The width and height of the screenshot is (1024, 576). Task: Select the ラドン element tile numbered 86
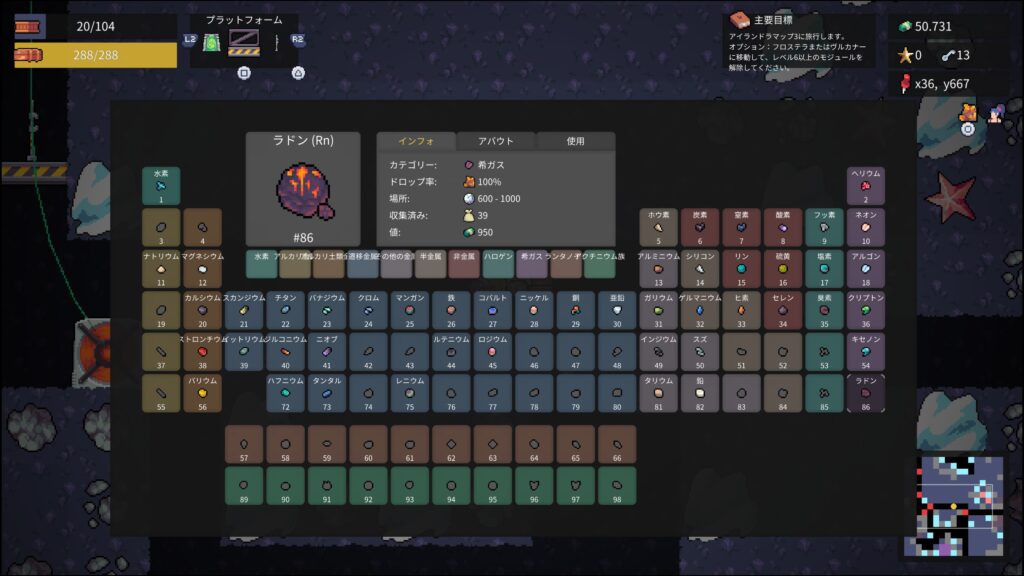[866, 394]
